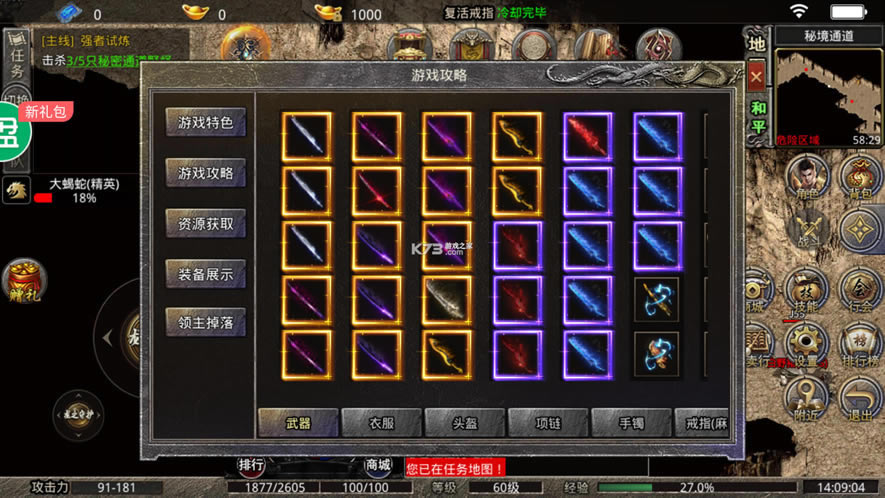Select the 项链 necklace tab
This screenshot has width=885, height=498.
click(x=547, y=423)
